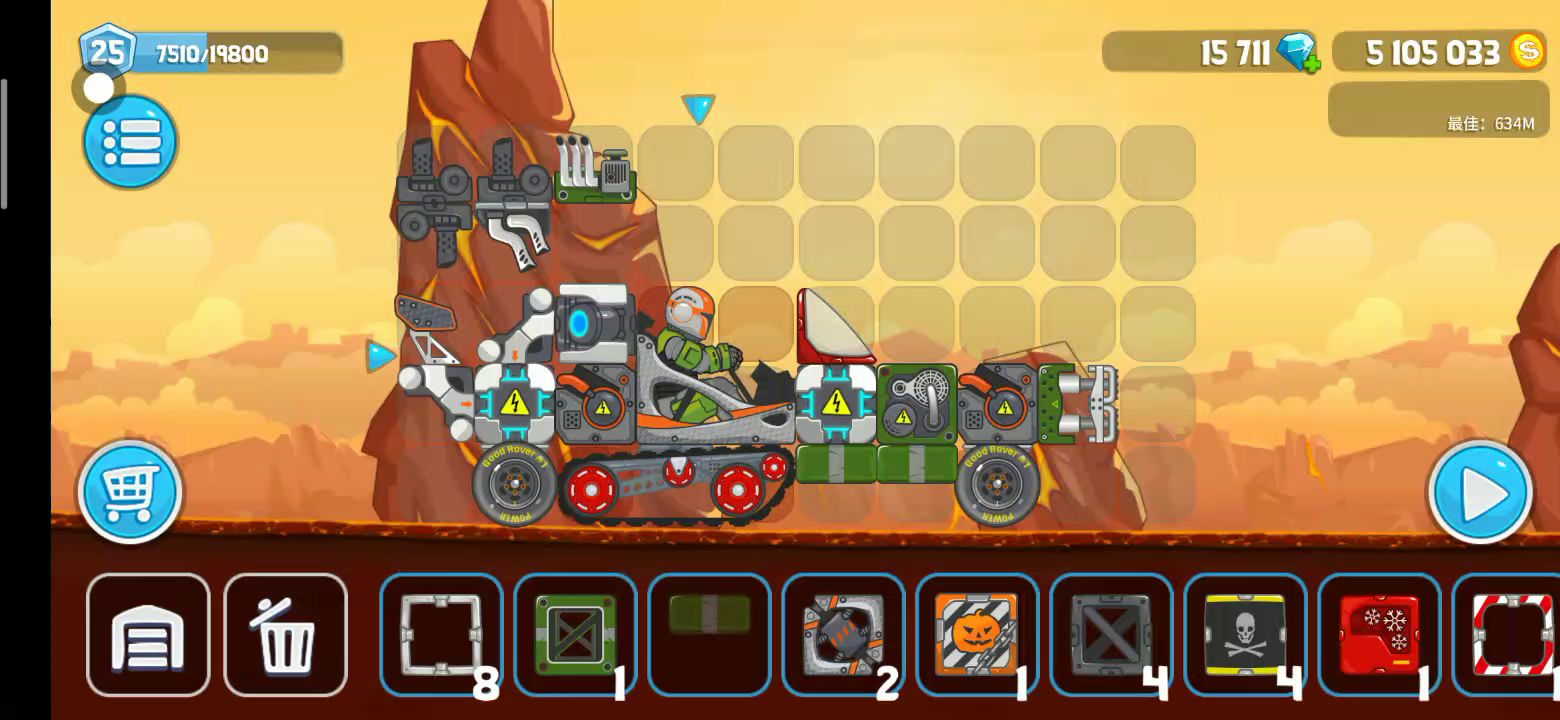Open the garage storage button

[148, 635]
